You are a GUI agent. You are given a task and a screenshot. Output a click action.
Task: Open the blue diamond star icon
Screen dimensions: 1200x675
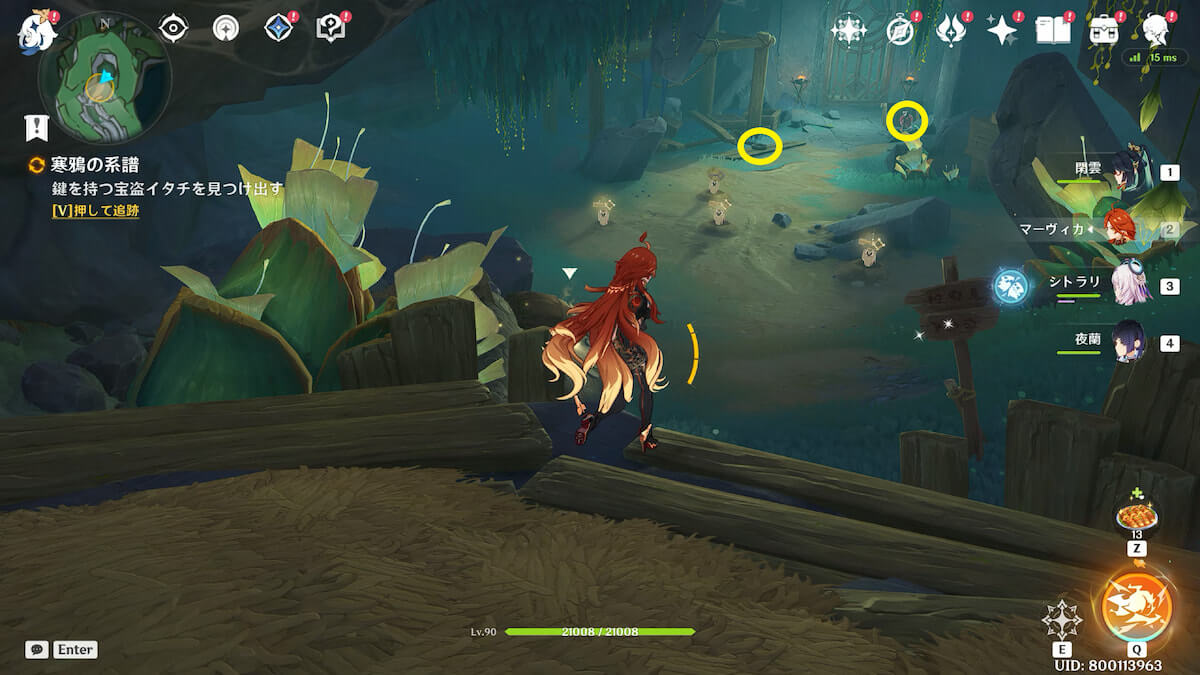pyautogui.click(x=278, y=29)
